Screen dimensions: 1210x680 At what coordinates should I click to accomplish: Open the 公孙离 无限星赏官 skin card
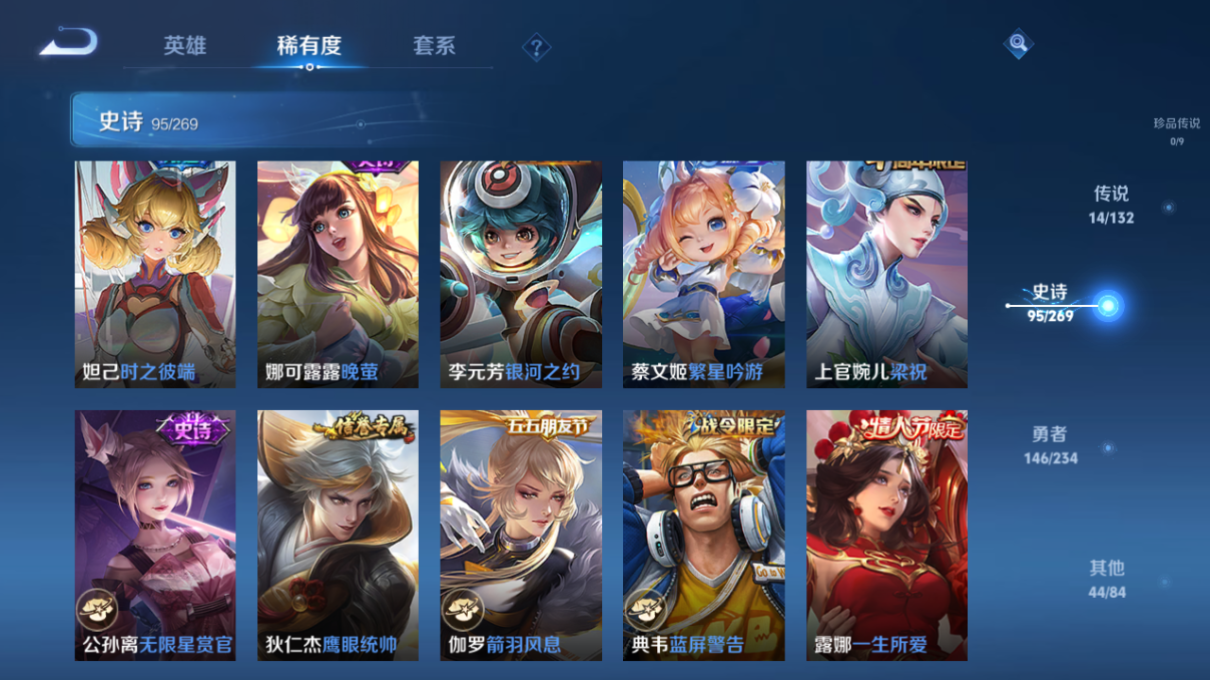[x=155, y=535]
